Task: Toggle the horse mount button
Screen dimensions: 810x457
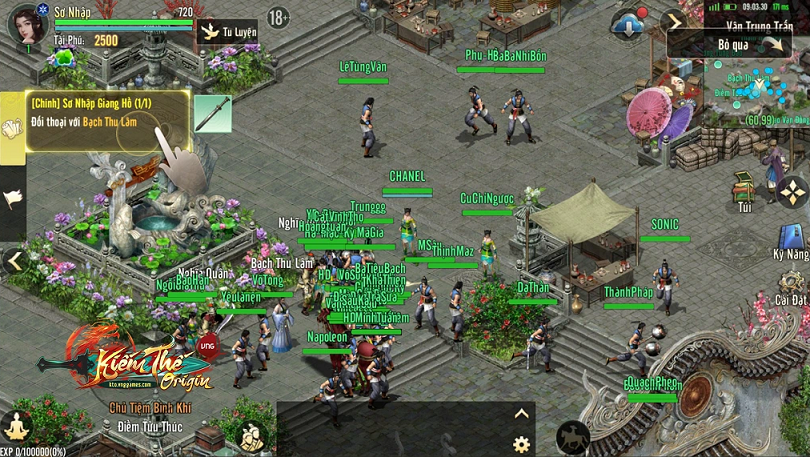Action: tap(572, 436)
